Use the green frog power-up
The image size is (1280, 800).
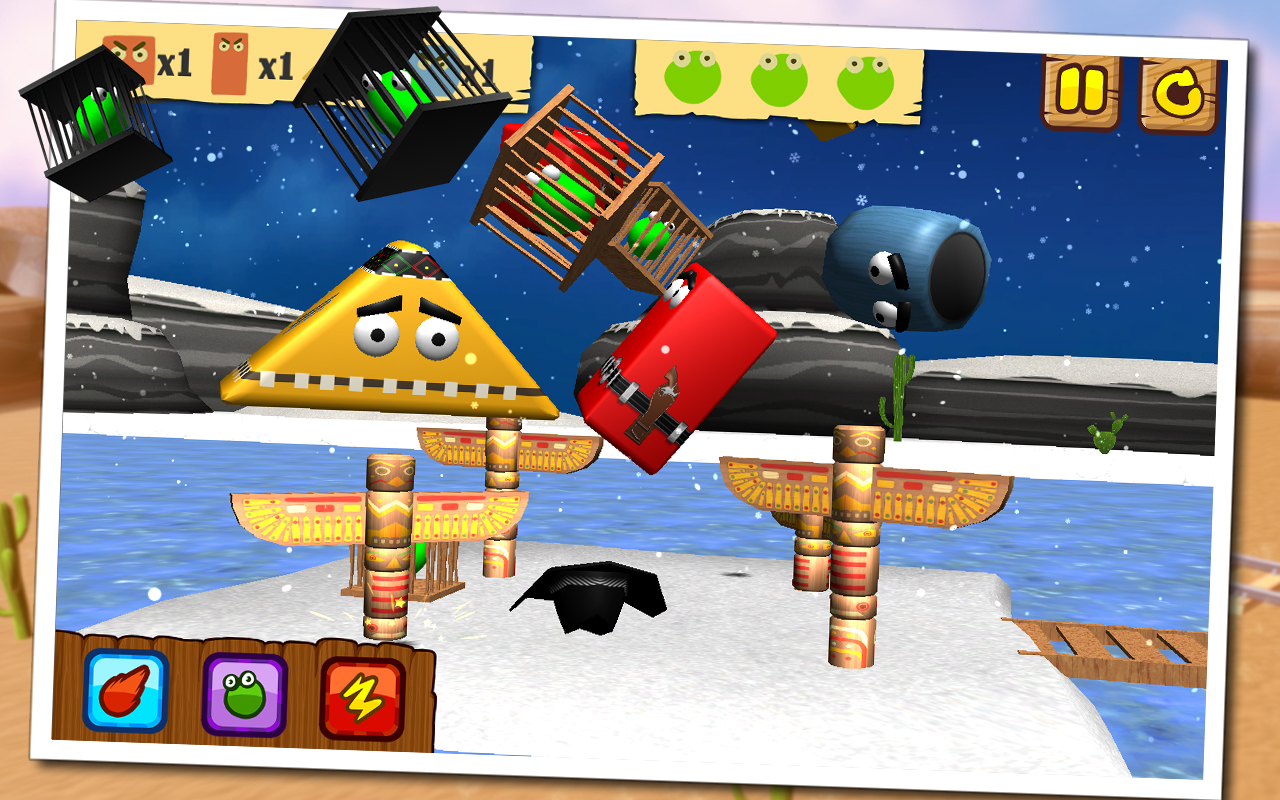coord(245,696)
